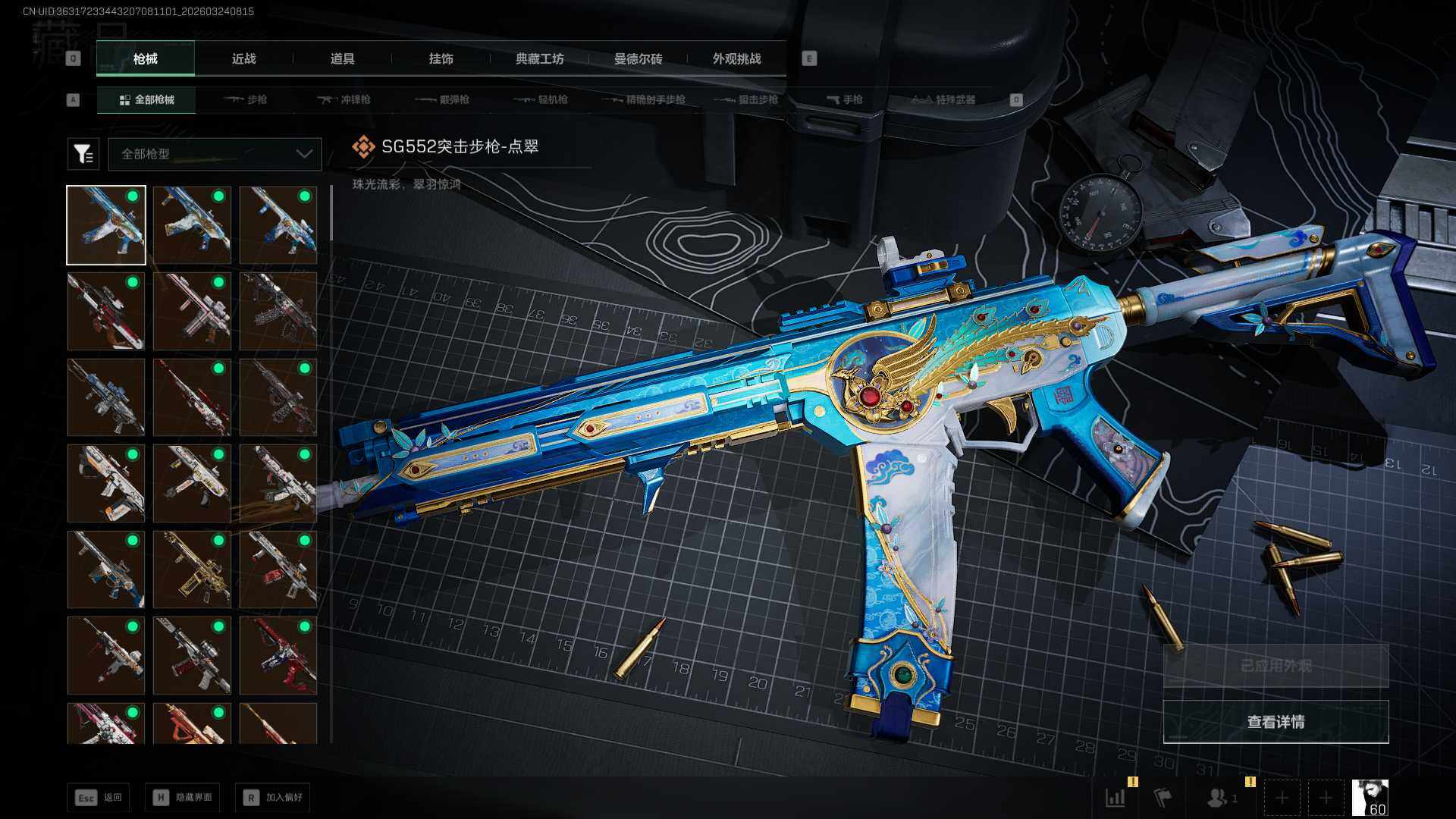Viewport: 1456px width, 819px height.
Task: View details with the 查看详情 button
Action: click(1276, 721)
